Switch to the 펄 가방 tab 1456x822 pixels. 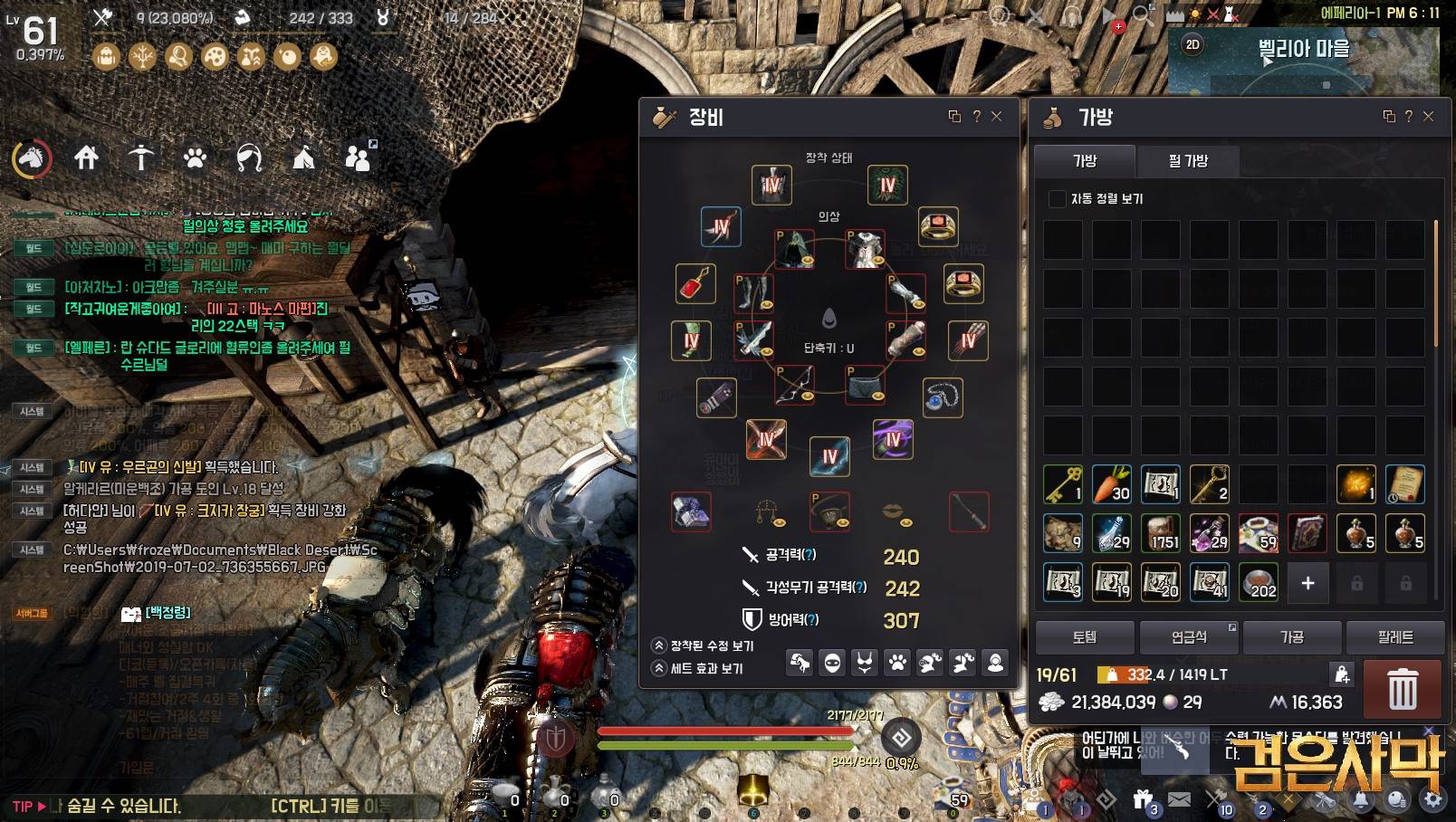[x=1188, y=161]
